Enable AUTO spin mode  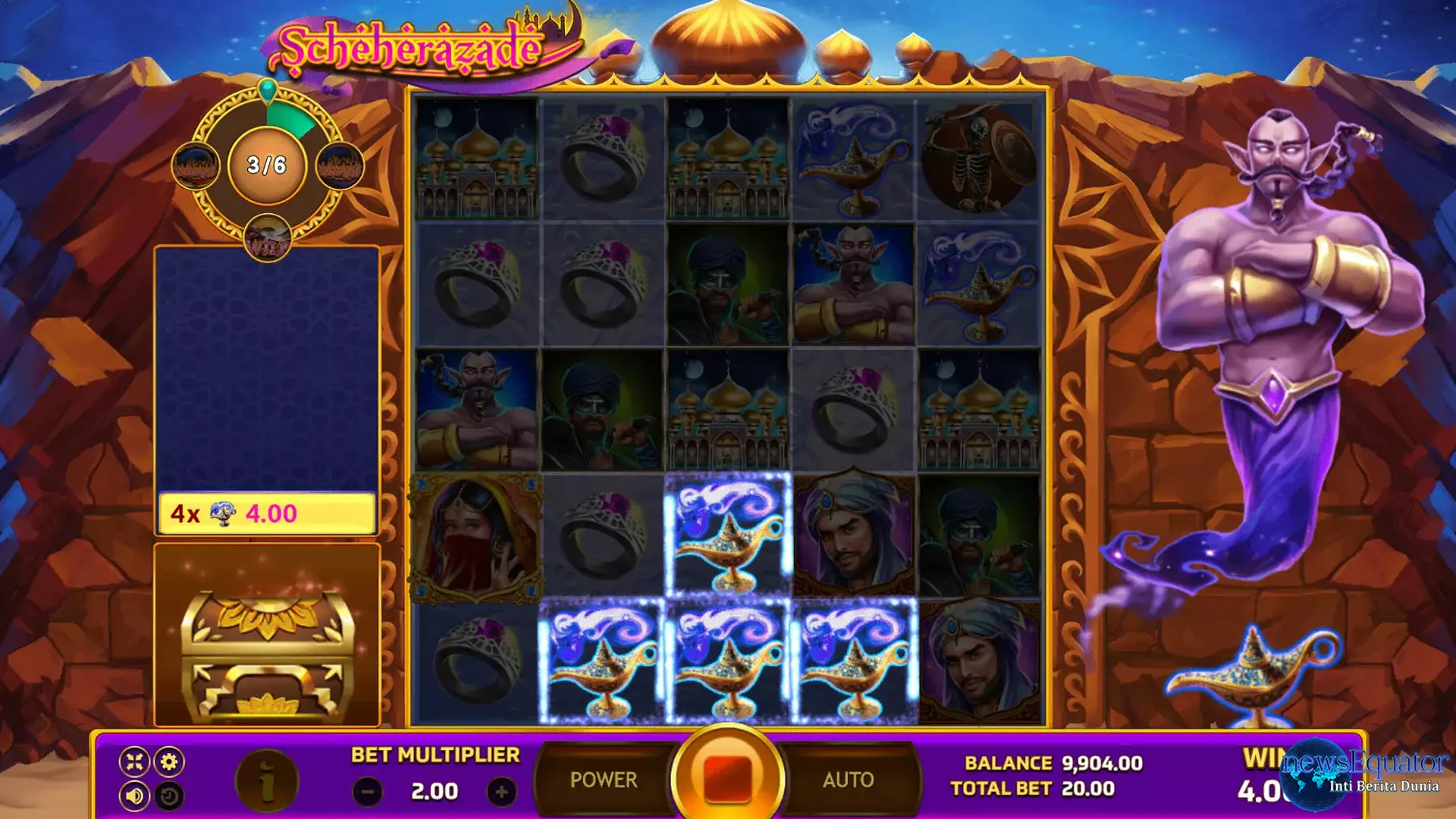pos(848,778)
